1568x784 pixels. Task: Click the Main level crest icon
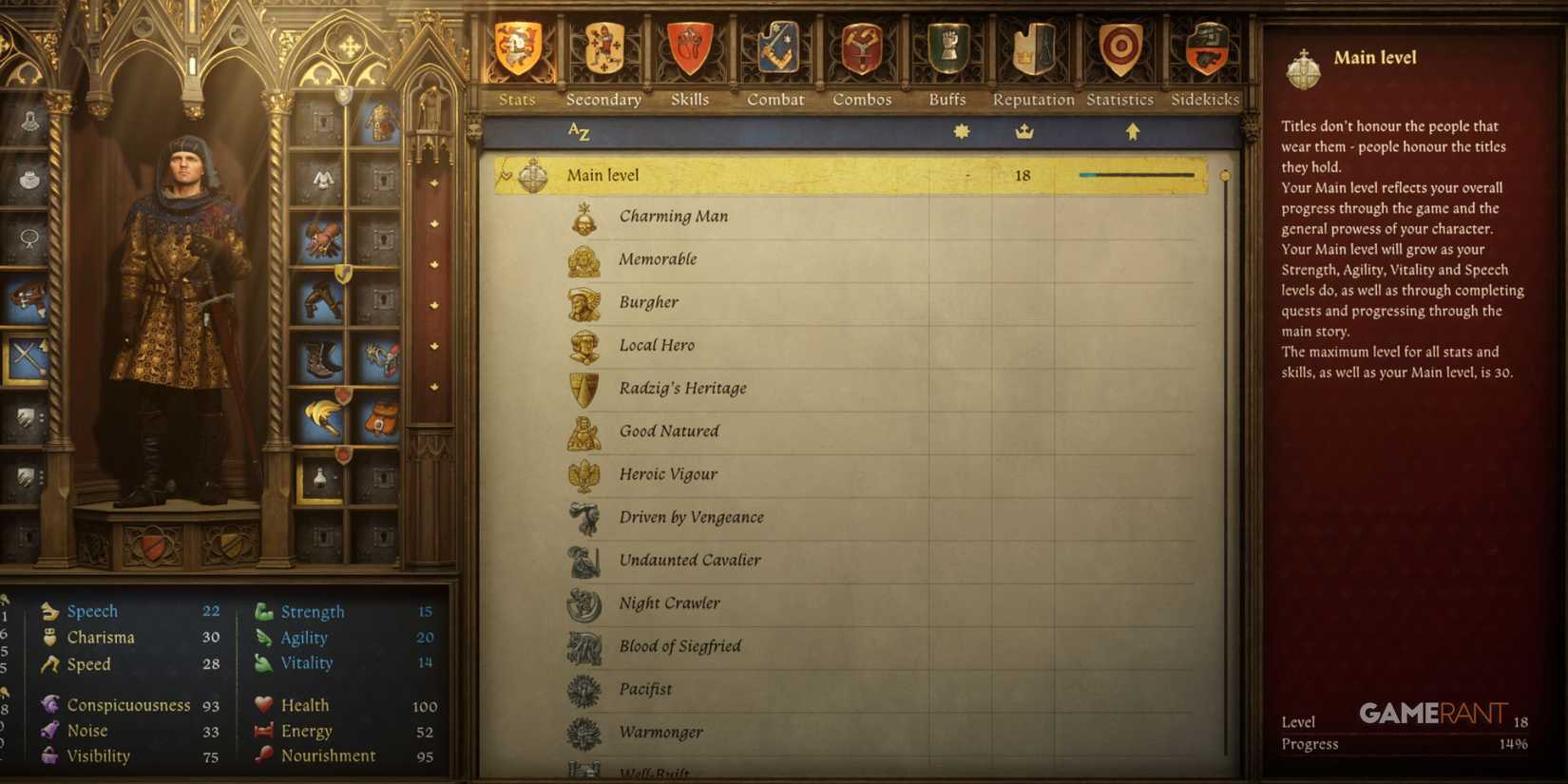coord(531,175)
